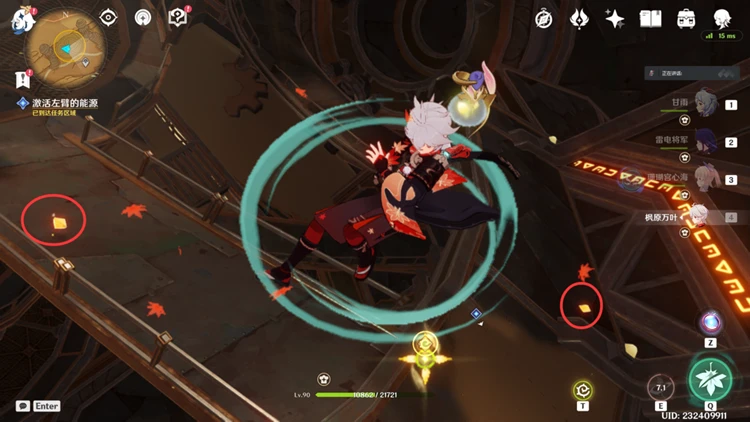Use the elemental skill on cooldown
750x422 pixels.
[660, 388]
